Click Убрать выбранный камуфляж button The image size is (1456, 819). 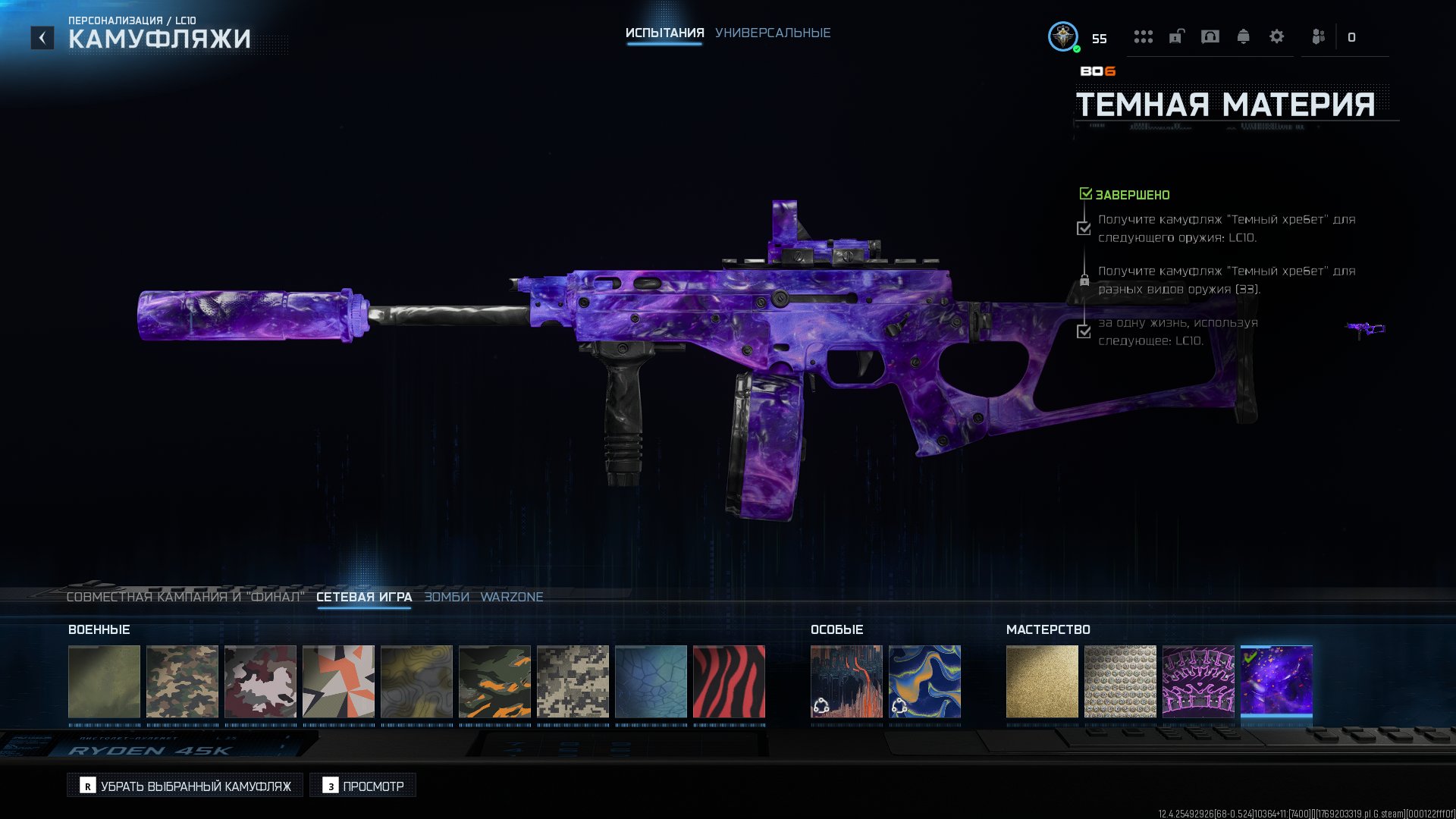pos(185,786)
